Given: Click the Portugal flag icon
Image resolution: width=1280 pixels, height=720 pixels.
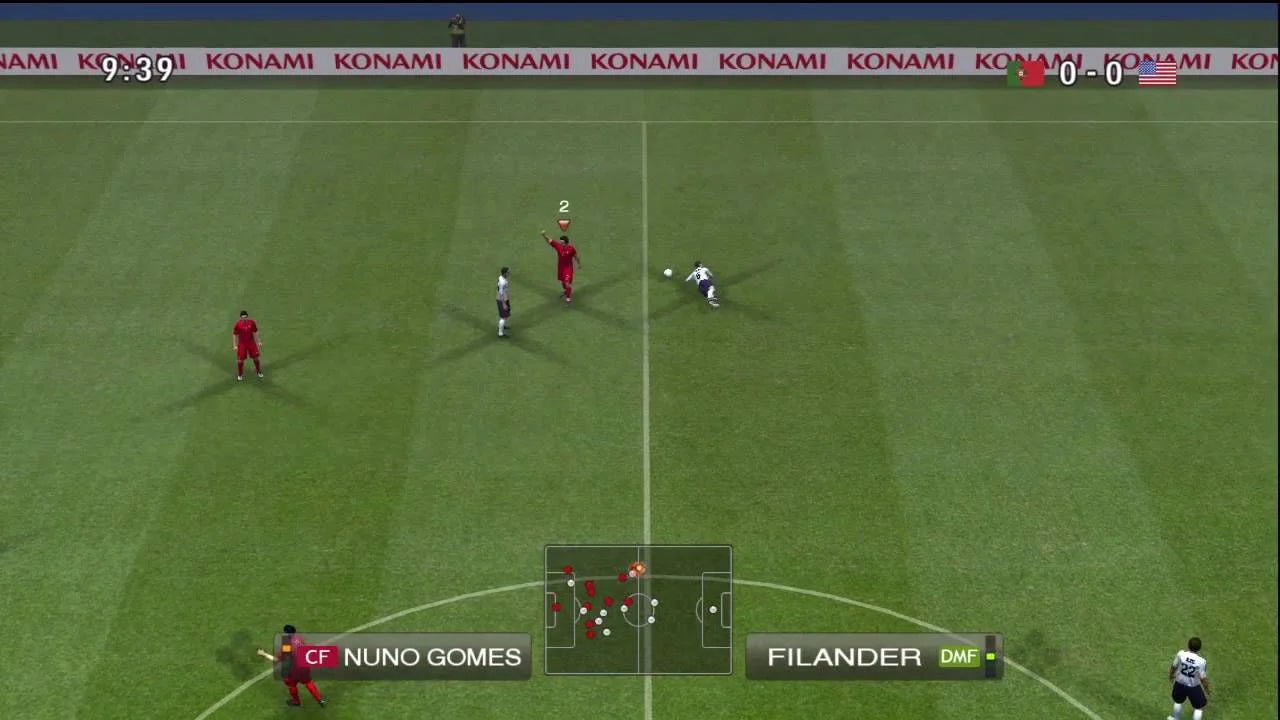Looking at the screenshot, I should (1025, 73).
